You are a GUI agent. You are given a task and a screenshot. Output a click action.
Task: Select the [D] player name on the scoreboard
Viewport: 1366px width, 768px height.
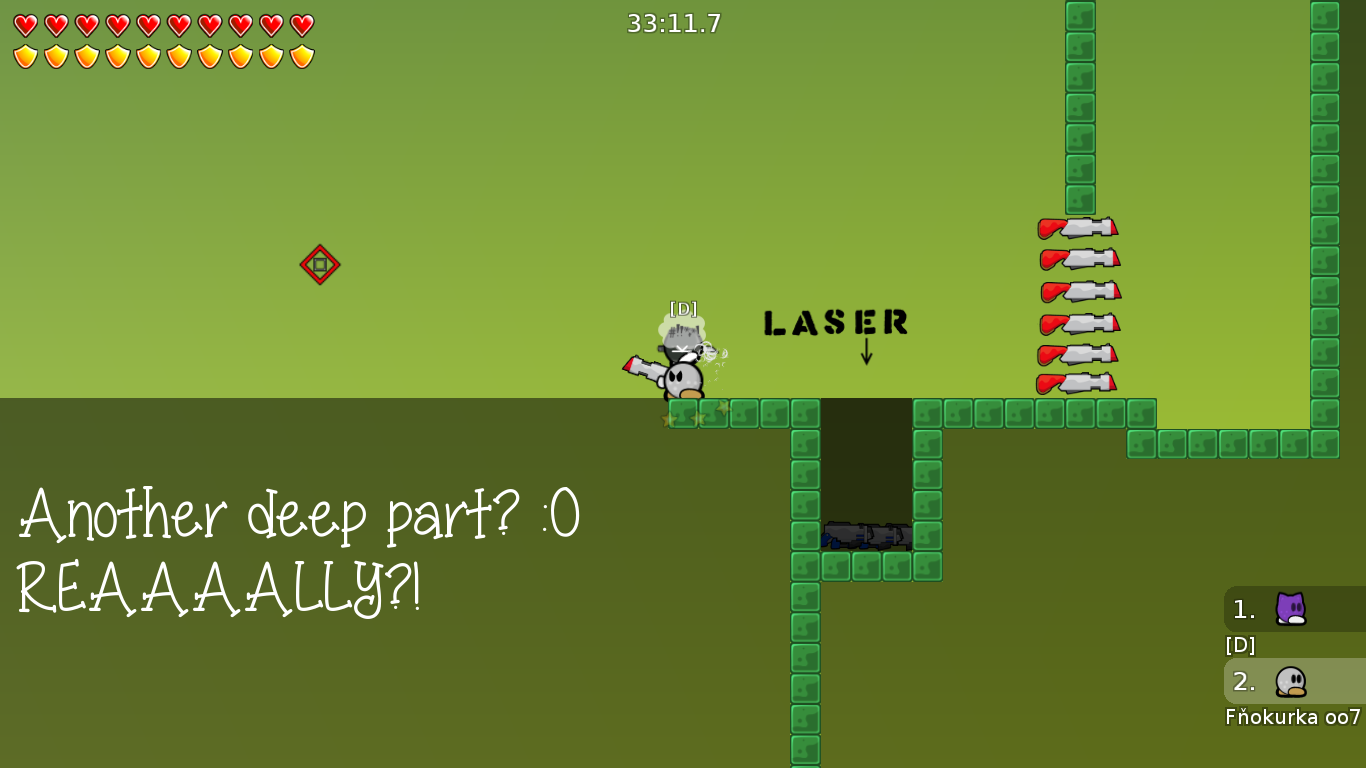click(x=1240, y=645)
